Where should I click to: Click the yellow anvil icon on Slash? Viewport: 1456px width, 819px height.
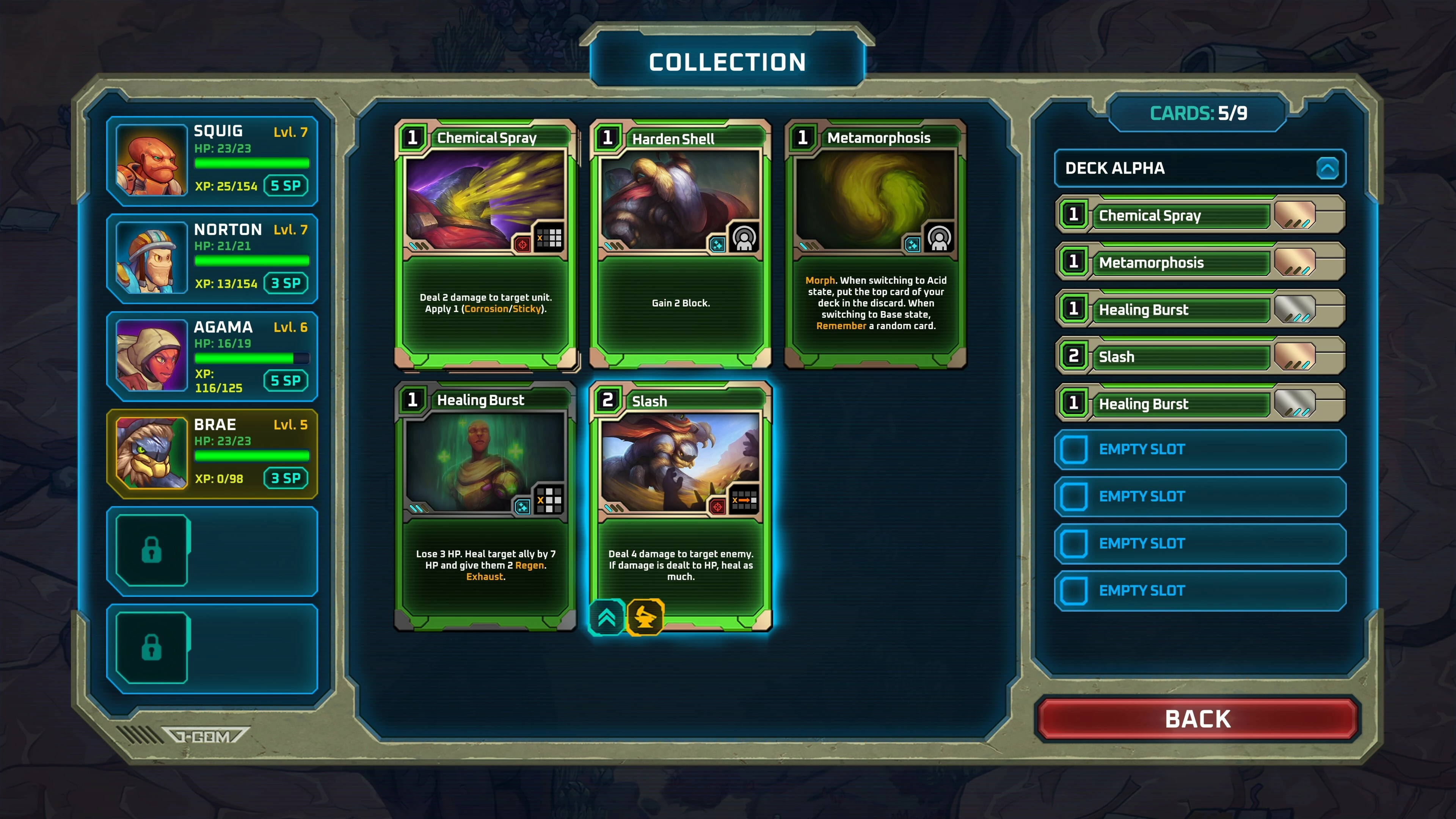point(645,617)
